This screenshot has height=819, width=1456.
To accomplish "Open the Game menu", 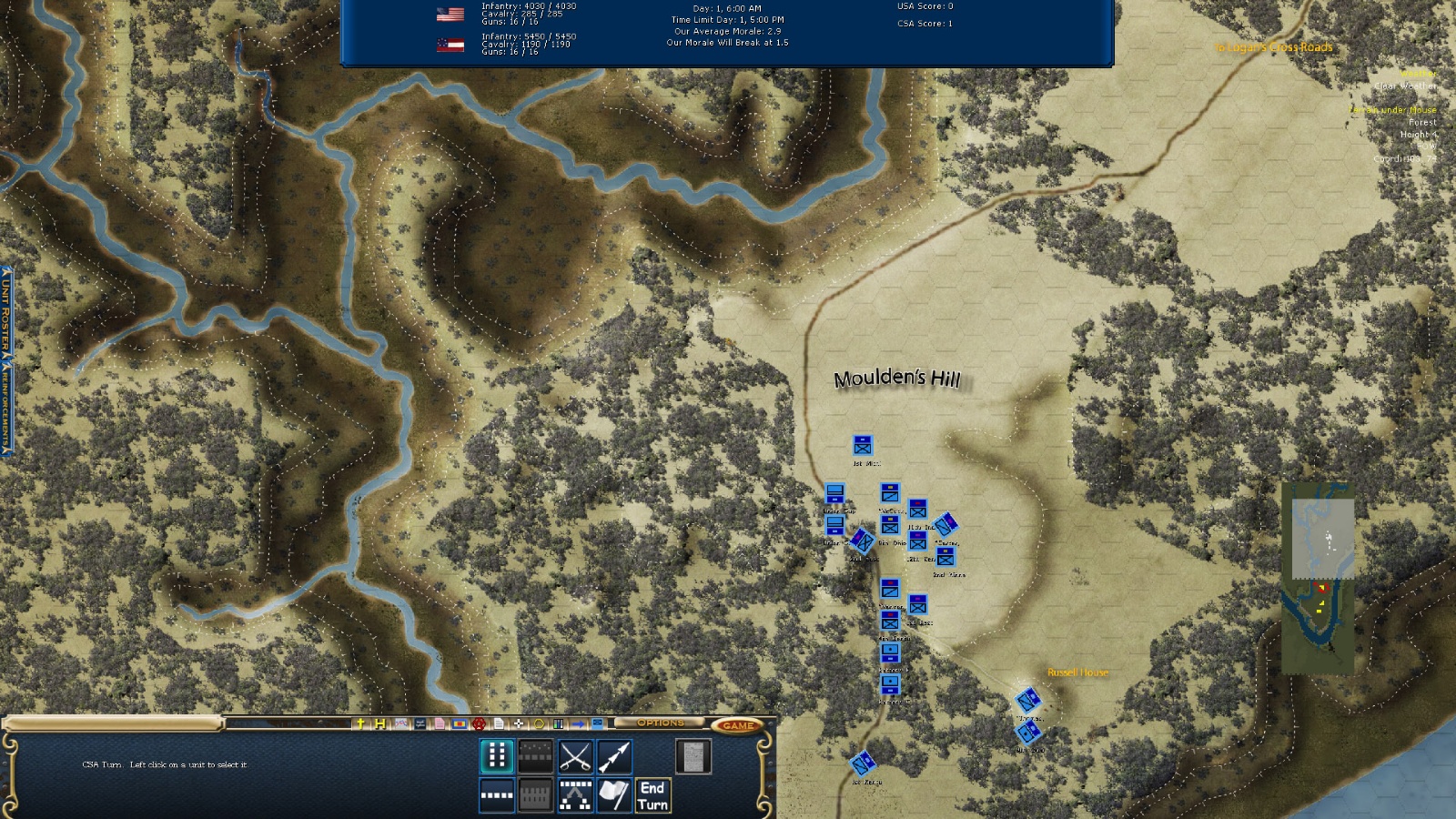I will (737, 725).
